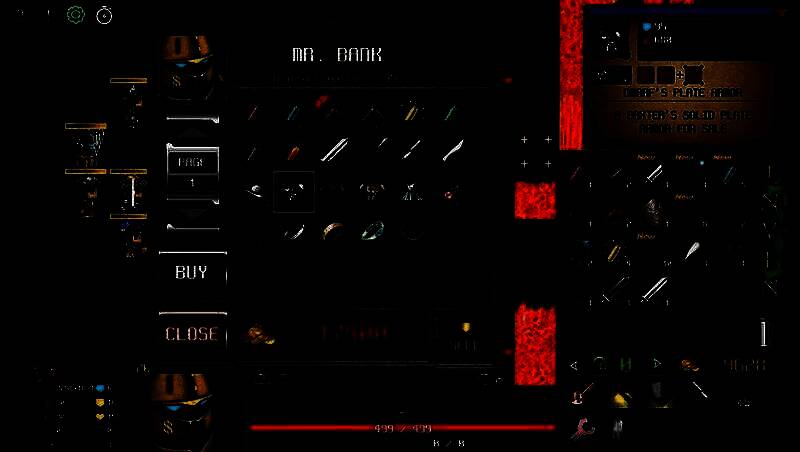The width and height of the screenshot is (800, 452).
Task: Open the green gear settings icon
Action: pyautogui.click(x=75, y=14)
